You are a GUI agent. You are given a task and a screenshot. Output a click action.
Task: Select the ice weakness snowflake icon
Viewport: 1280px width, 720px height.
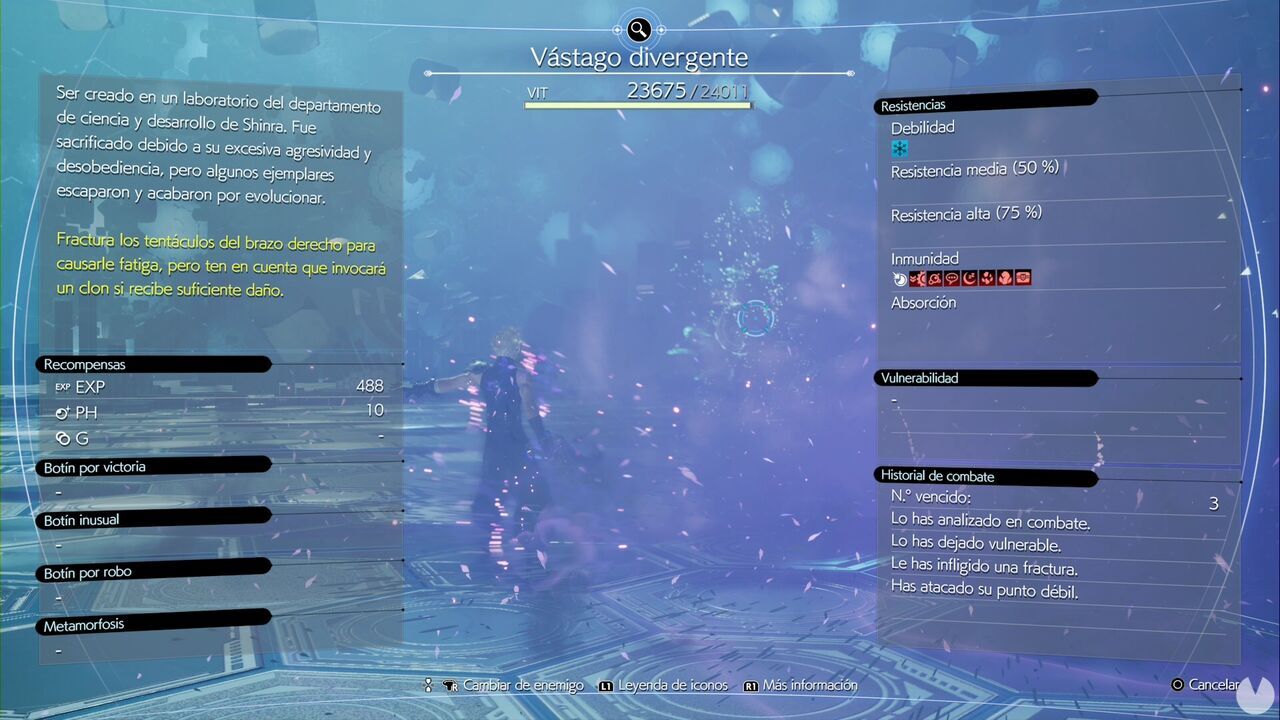click(x=900, y=149)
